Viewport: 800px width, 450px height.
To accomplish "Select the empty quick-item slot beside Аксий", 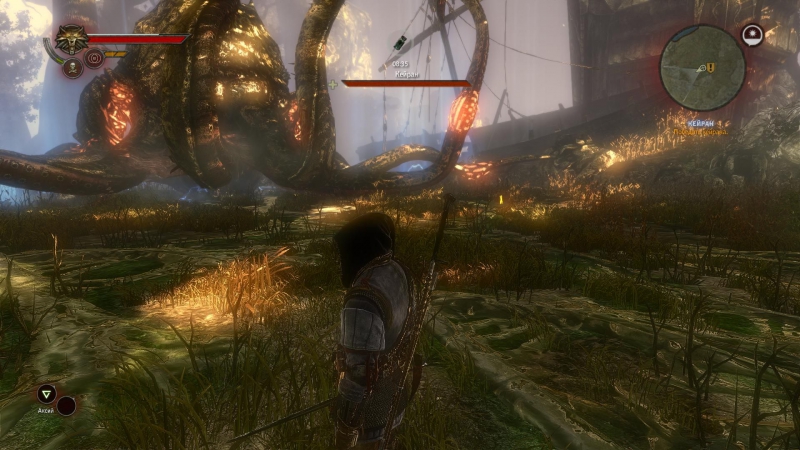I will click(x=67, y=405).
